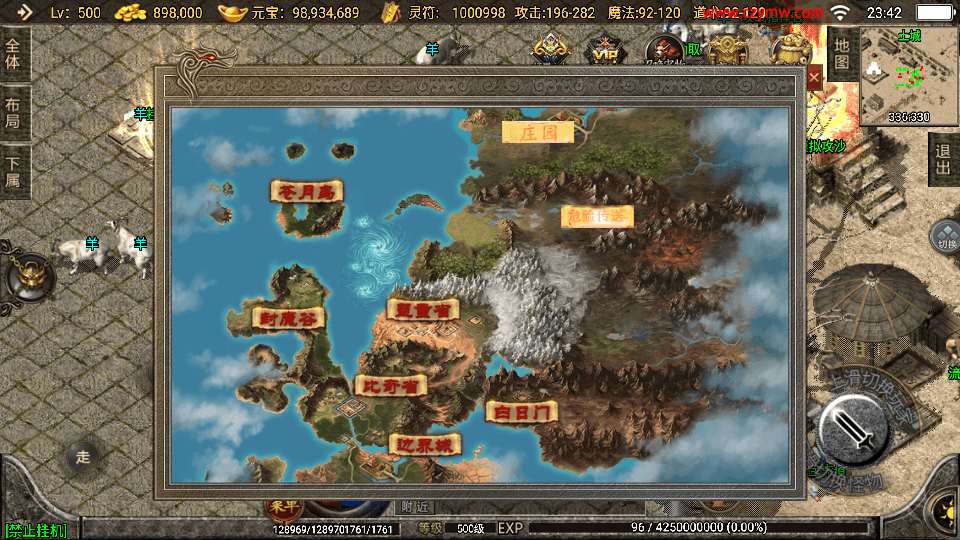Activate the sword attack button

pos(852,432)
